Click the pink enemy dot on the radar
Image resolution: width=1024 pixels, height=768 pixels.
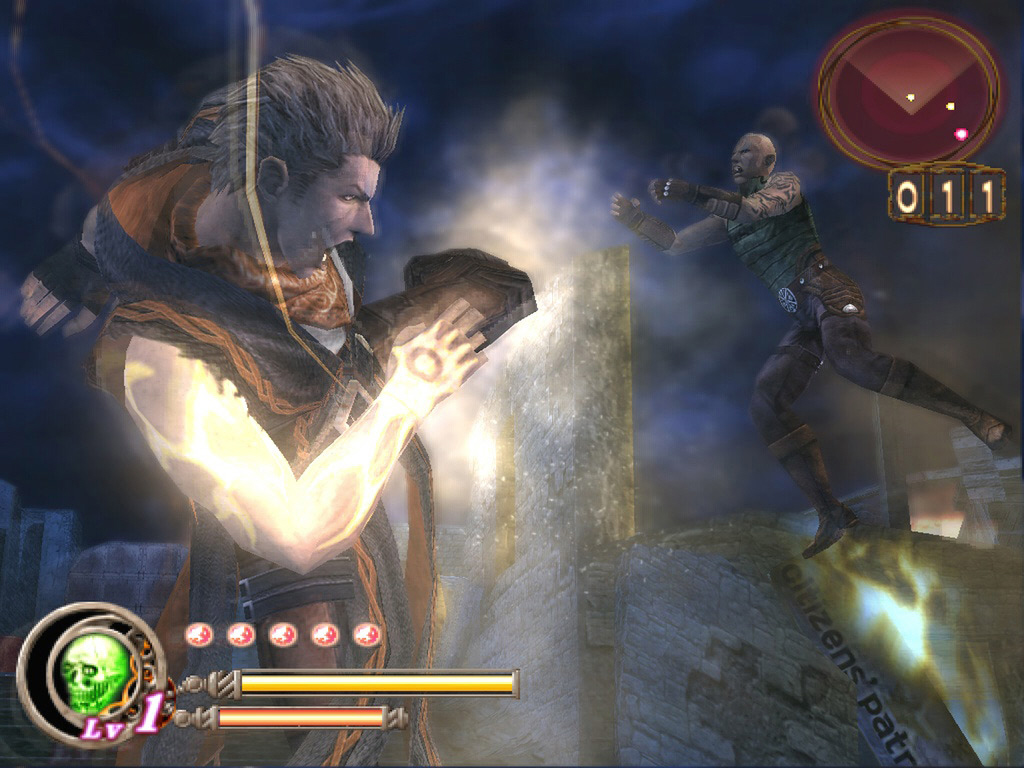(961, 133)
